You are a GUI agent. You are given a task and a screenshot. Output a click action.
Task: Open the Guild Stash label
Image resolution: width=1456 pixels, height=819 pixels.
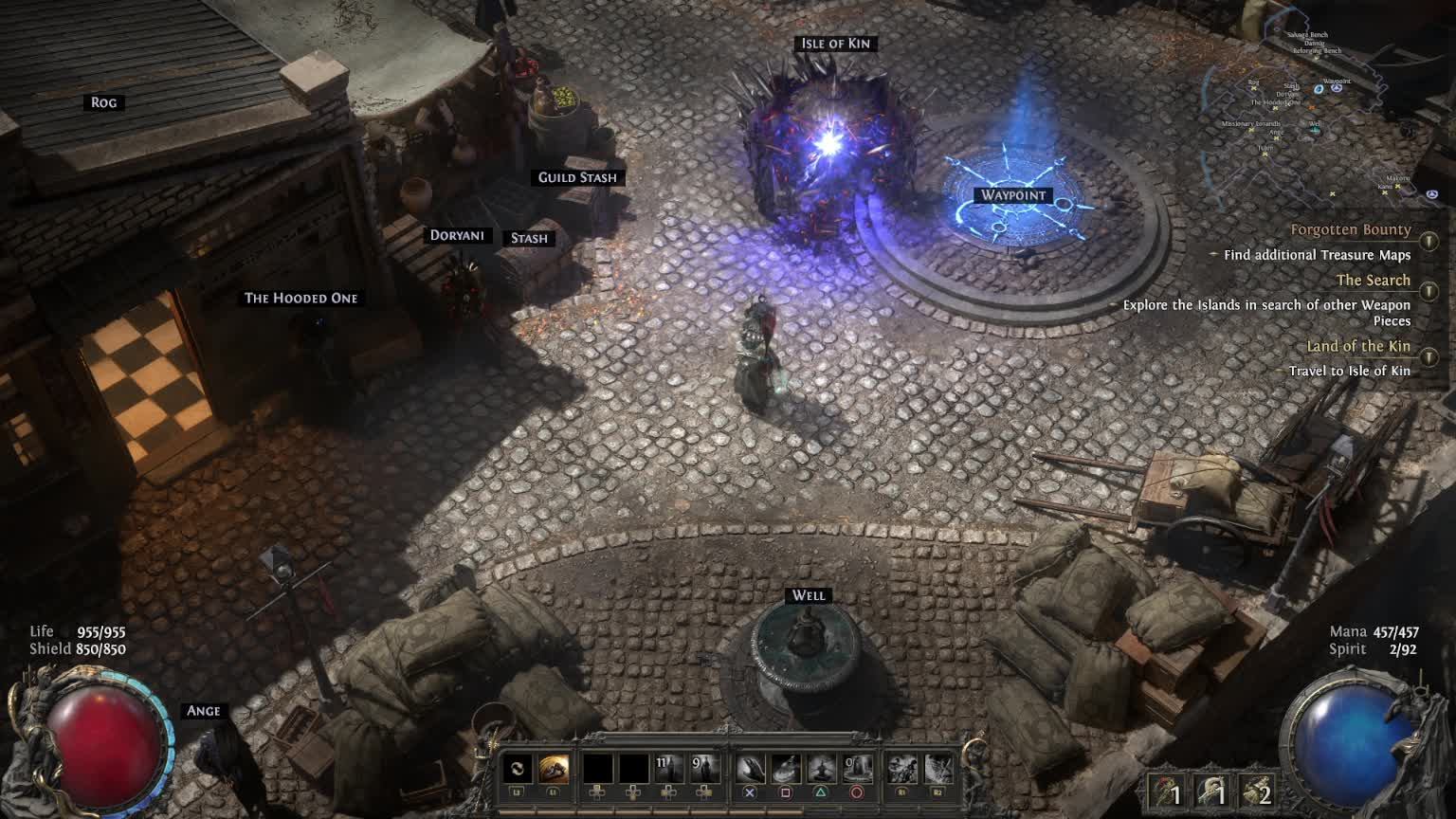[577, 177]
